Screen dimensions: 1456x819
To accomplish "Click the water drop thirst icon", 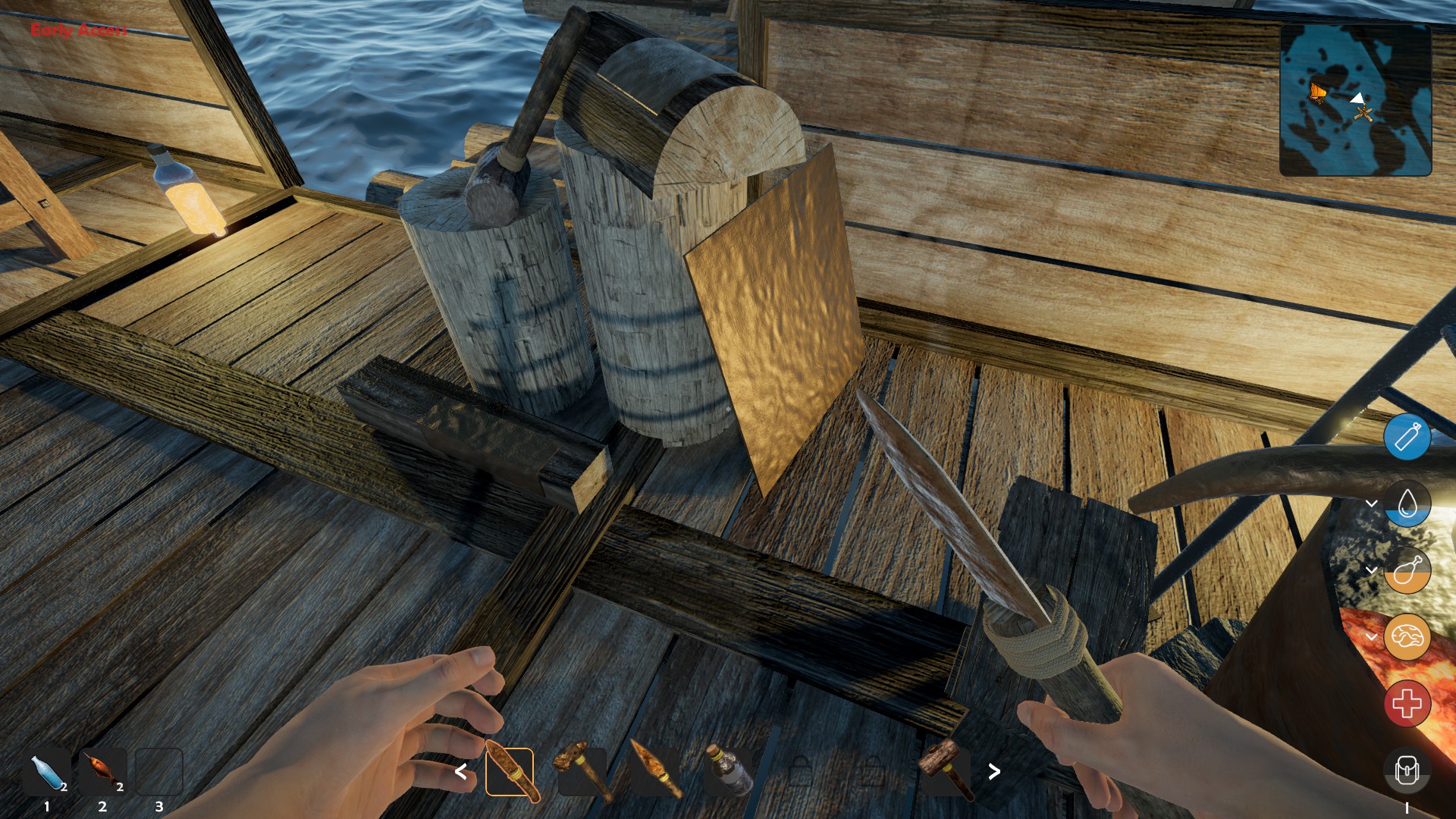I will pos(1407,504).
